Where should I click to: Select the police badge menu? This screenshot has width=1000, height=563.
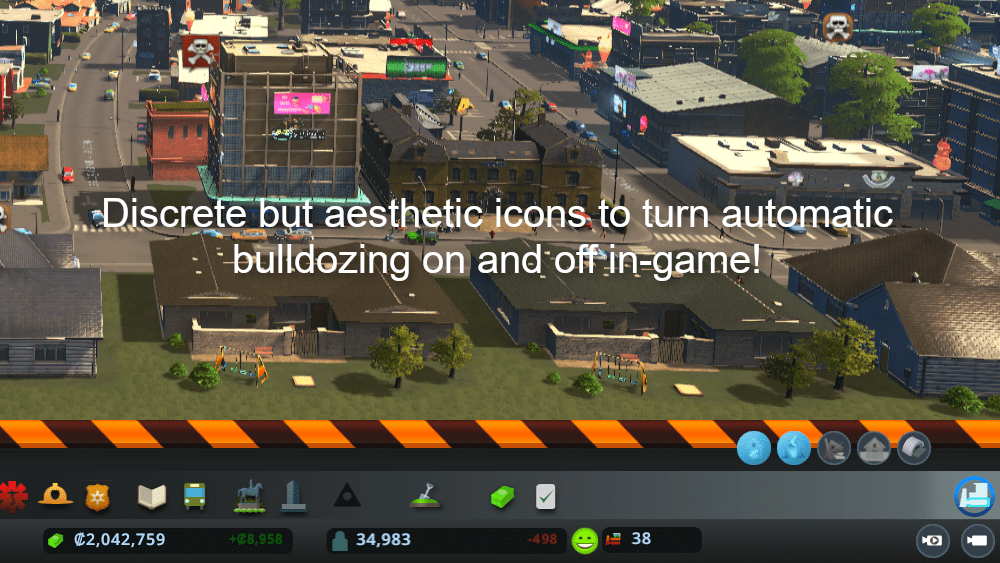pyautogui.click(x=98, y=495)
